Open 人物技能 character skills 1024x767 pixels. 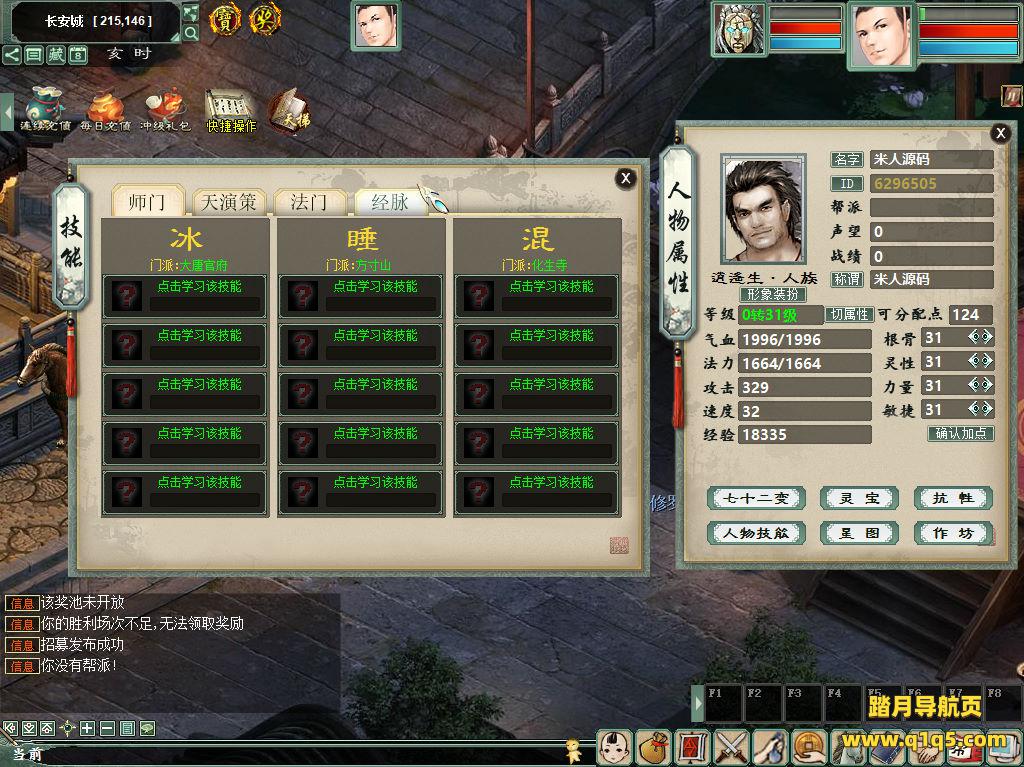(x=756, y=533)
